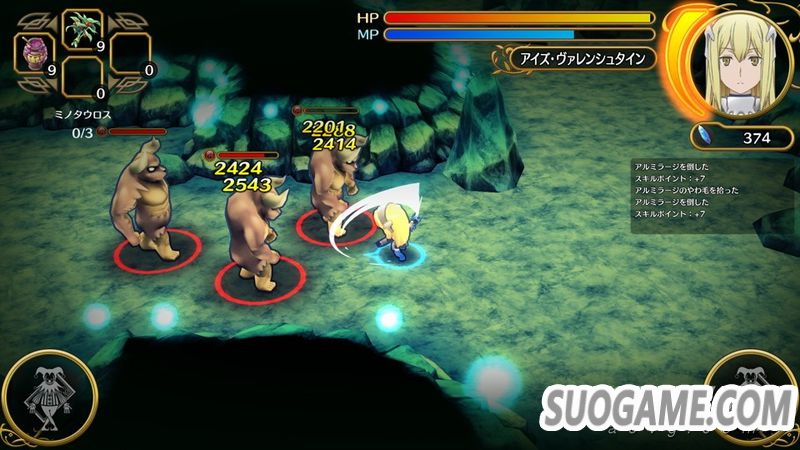Click the アイズ・ヴァレンシュタイン name plate
The width and height of the screenshot is (800, 450).
tap(573, 58)
